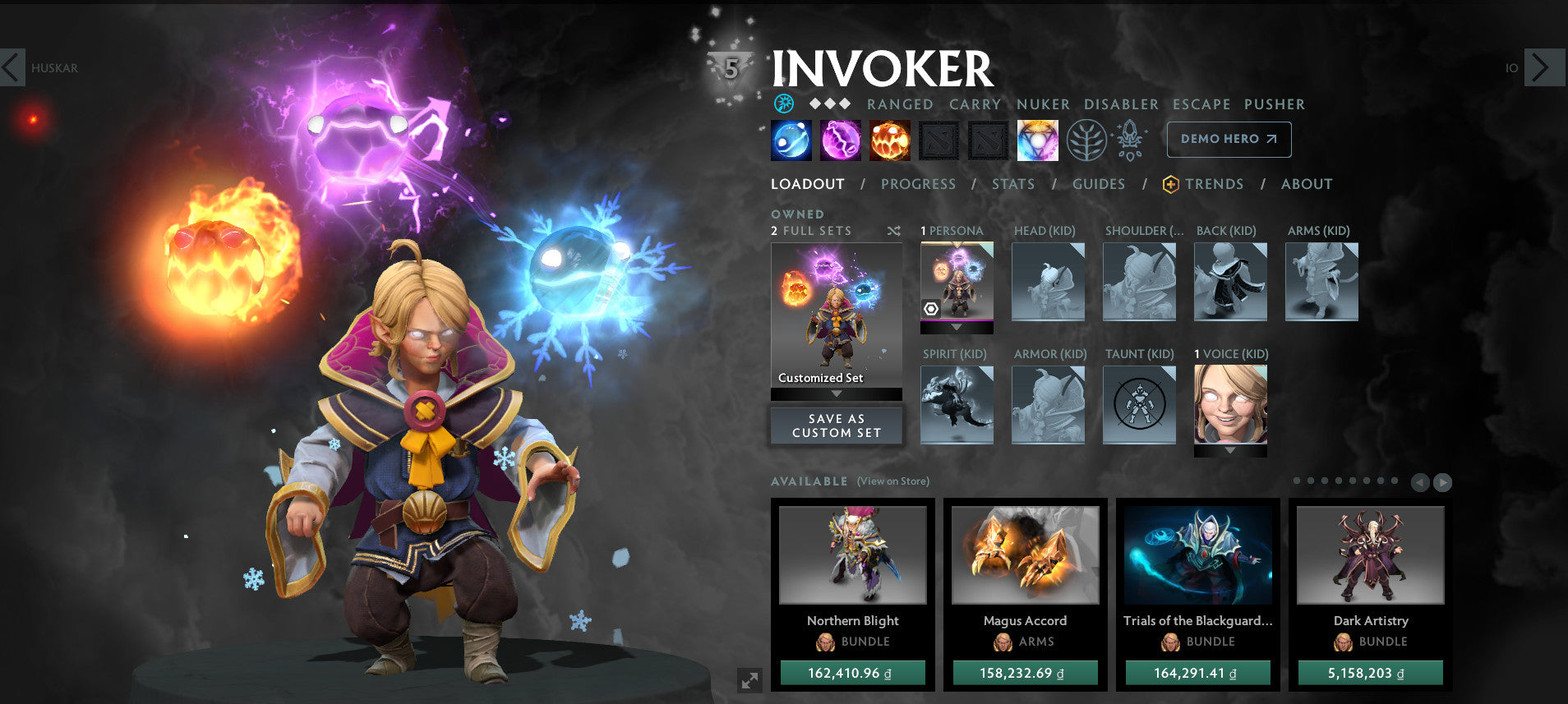Image resolution: width=1568 pixels, height=704 pixels.
Task: Click the Invoke ultimate ability icon
Action: [1037, 140]
